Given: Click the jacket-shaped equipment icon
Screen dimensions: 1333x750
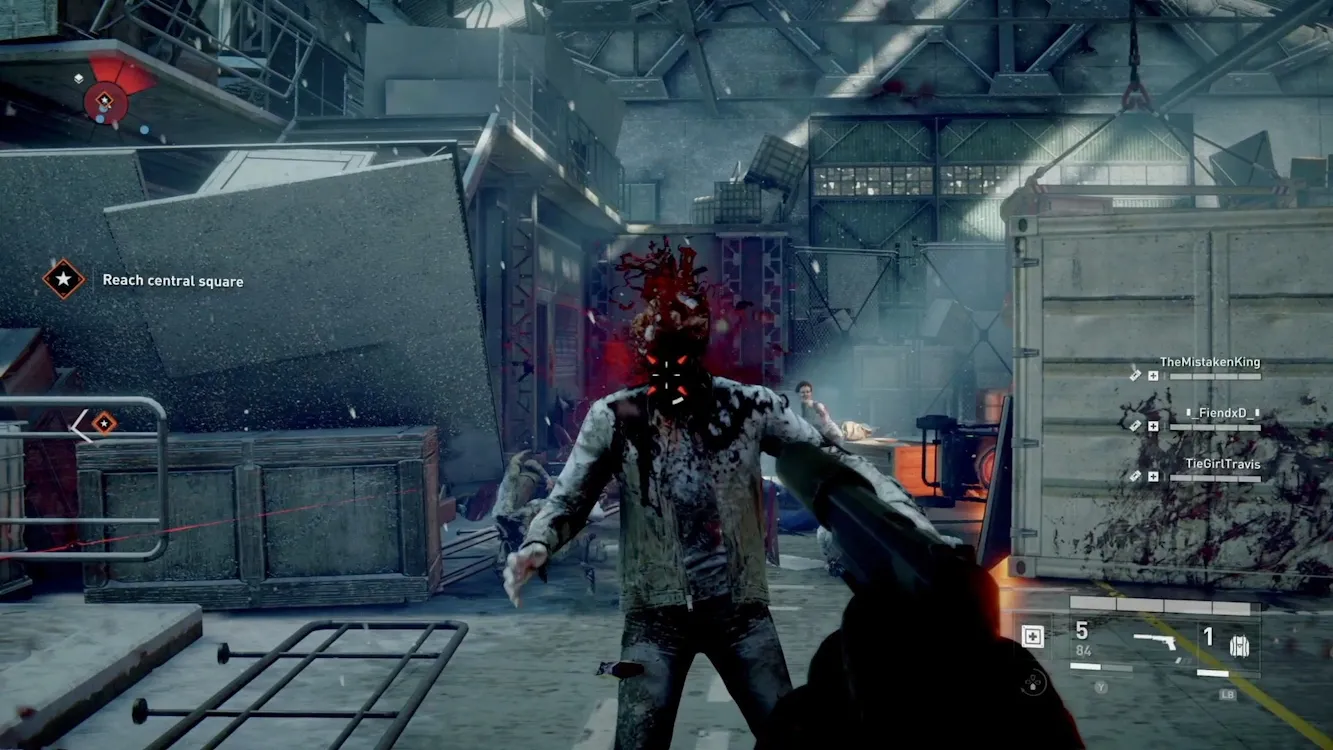Looking at the screenshot, I should coord(1241,645).
